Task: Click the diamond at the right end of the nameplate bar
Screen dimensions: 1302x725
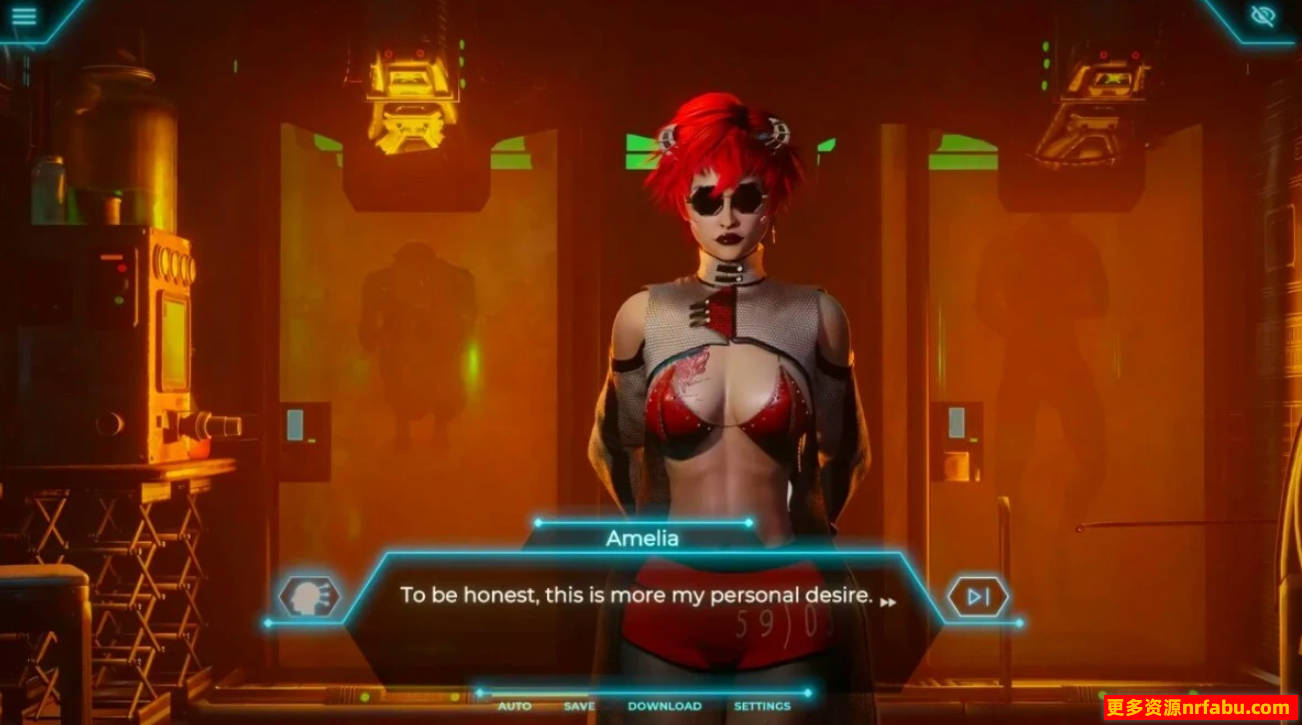Action: 748,520
